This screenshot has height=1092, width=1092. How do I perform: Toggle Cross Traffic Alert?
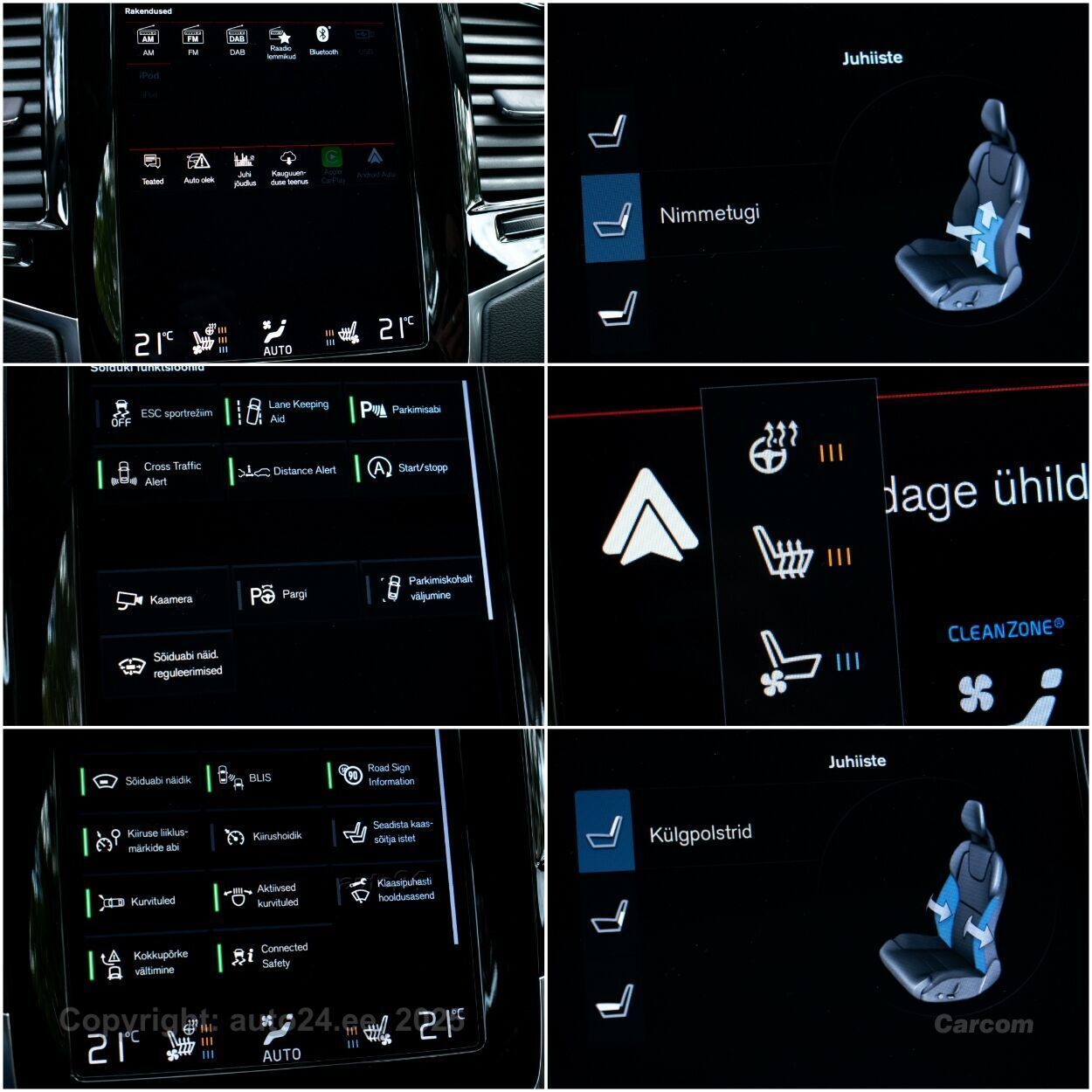point(158,474)
